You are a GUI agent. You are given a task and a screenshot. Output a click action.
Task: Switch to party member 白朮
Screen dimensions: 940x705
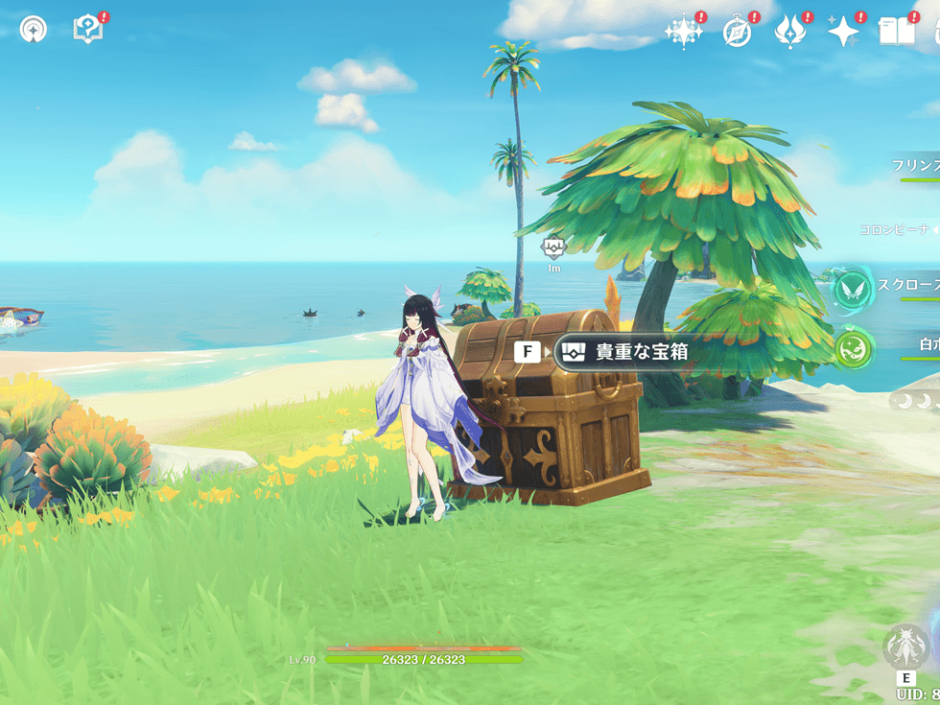coord(927,345)
